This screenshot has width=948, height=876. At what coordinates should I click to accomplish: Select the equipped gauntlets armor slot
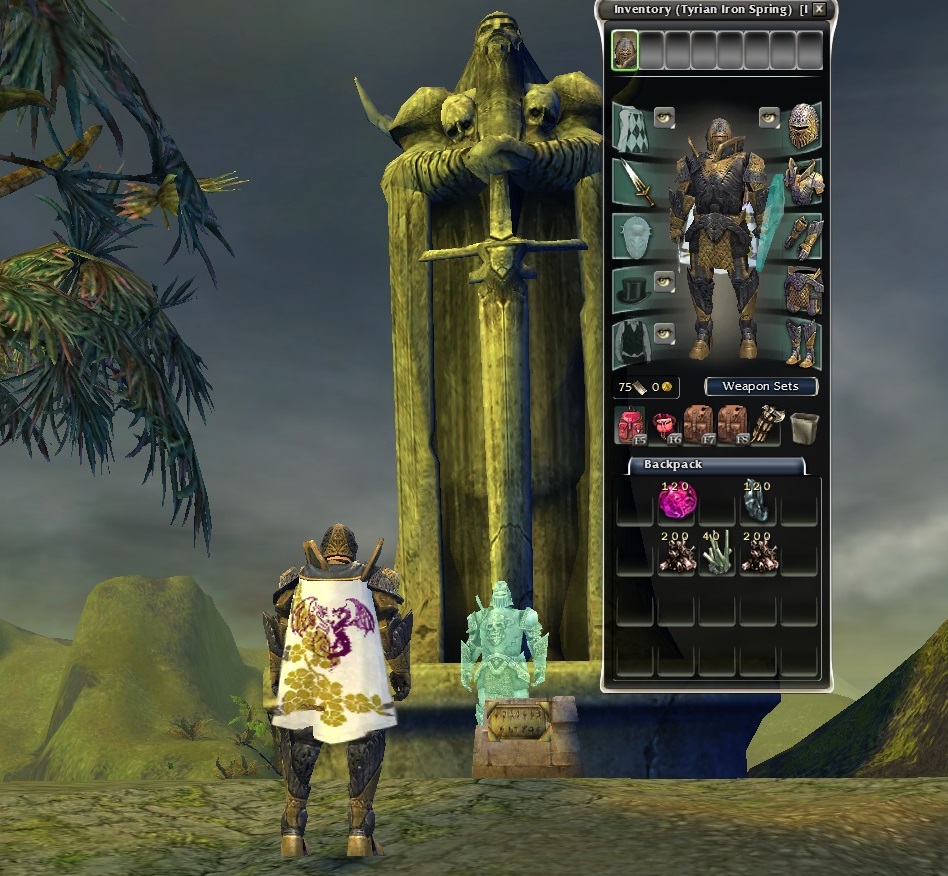pos(804,237)
